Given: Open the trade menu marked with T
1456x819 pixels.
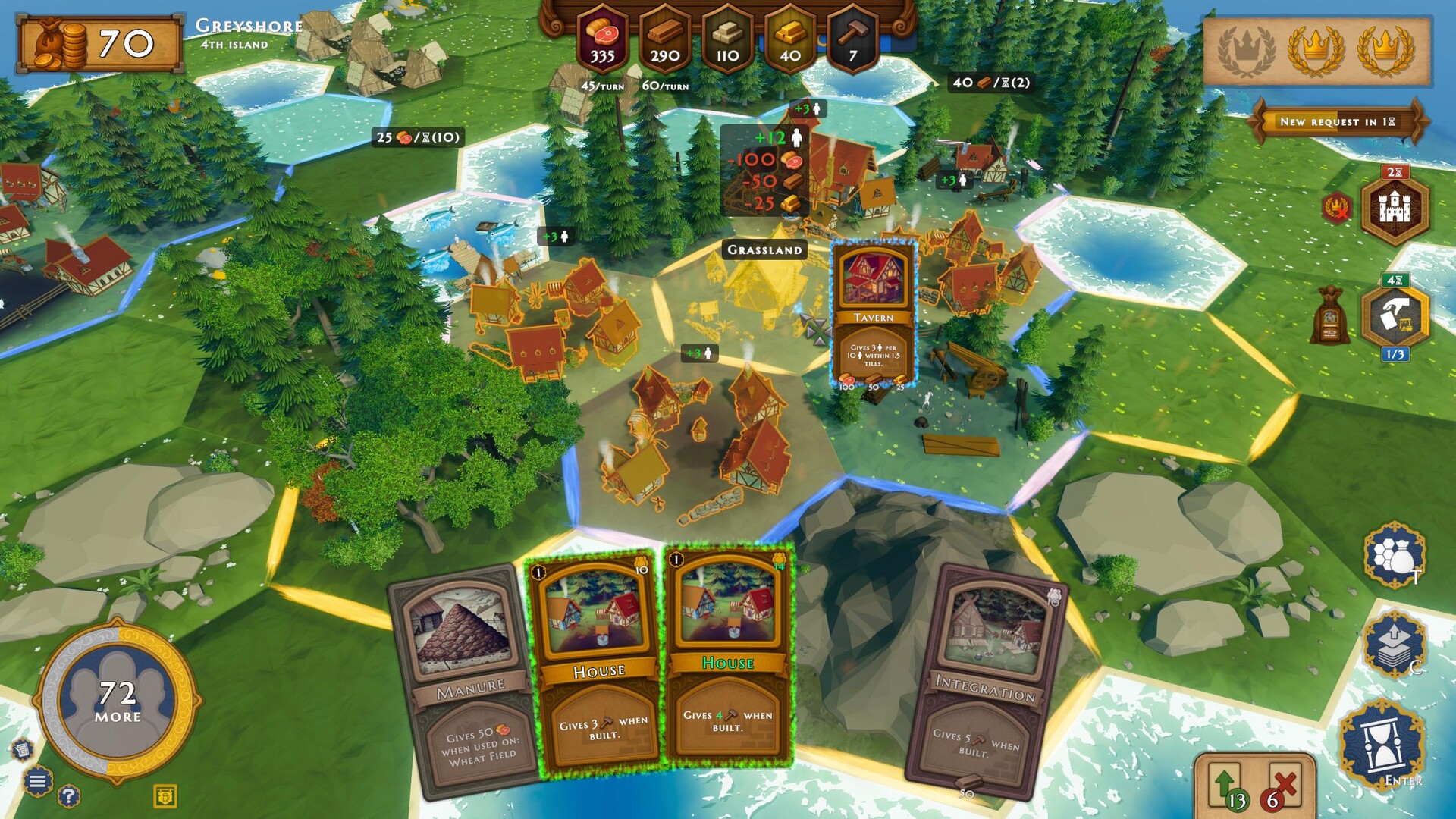Looking at the screenshot, I should tap(1392, 559).
